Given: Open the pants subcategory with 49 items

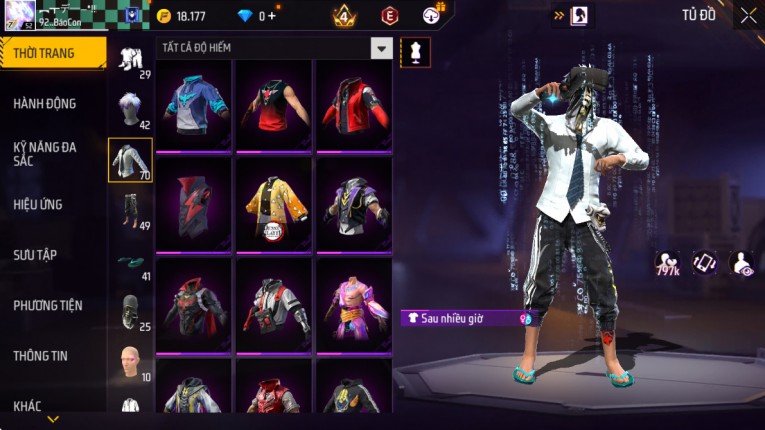Looking at the screenshot, I should [x=130, y=210].
